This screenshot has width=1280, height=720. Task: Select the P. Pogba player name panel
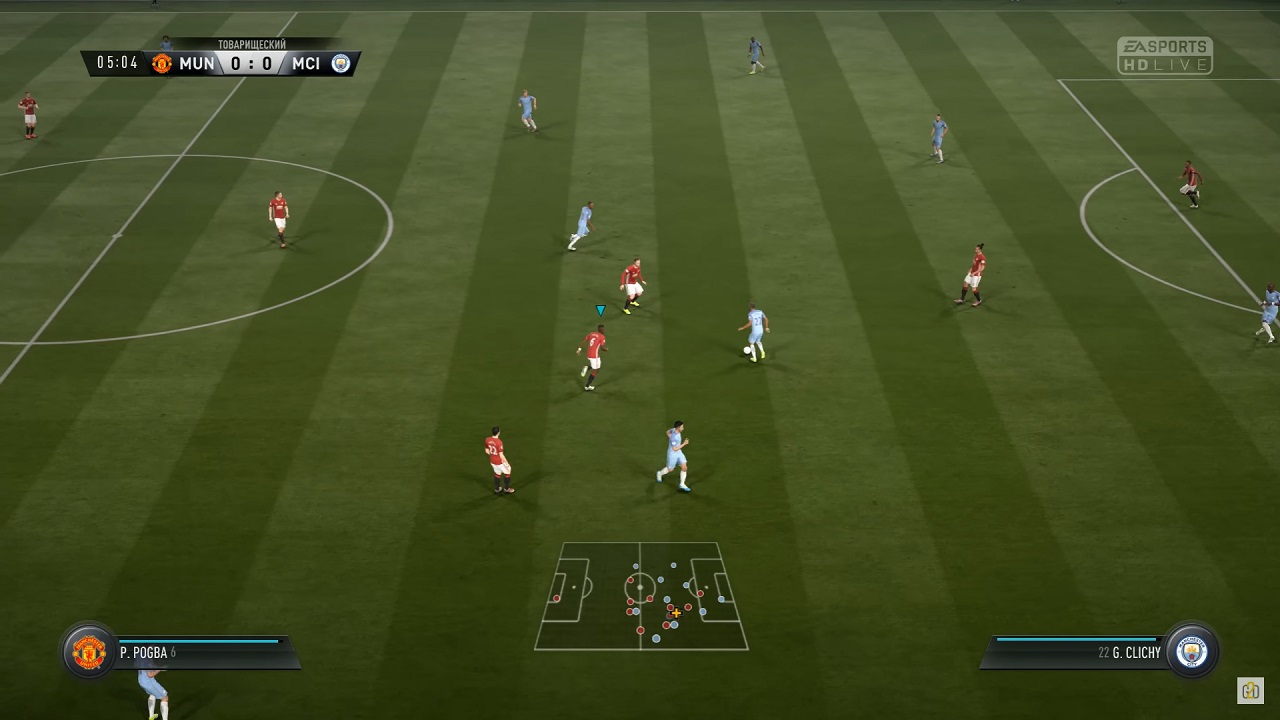[205, 652]
